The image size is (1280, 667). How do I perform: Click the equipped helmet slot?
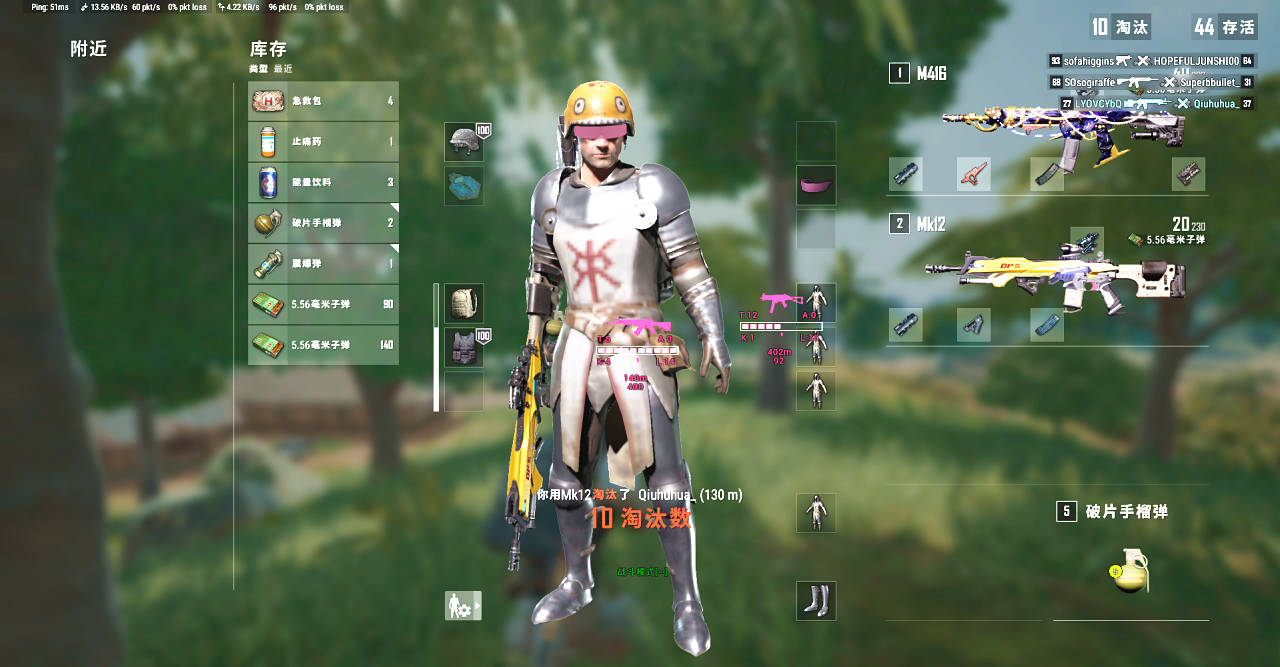[x=464, y=142]
